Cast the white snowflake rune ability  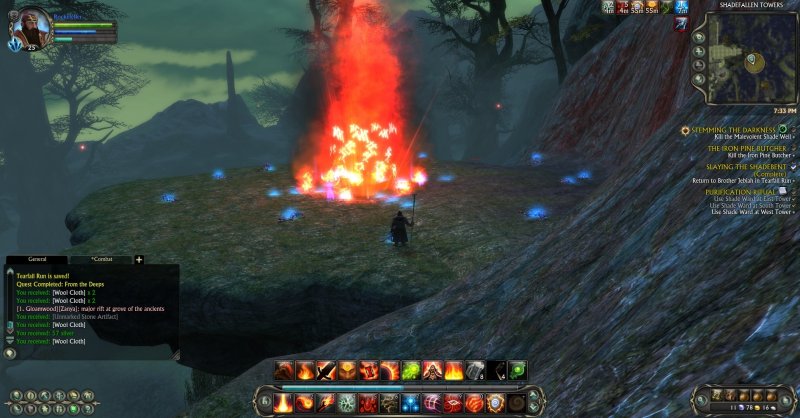347,402
